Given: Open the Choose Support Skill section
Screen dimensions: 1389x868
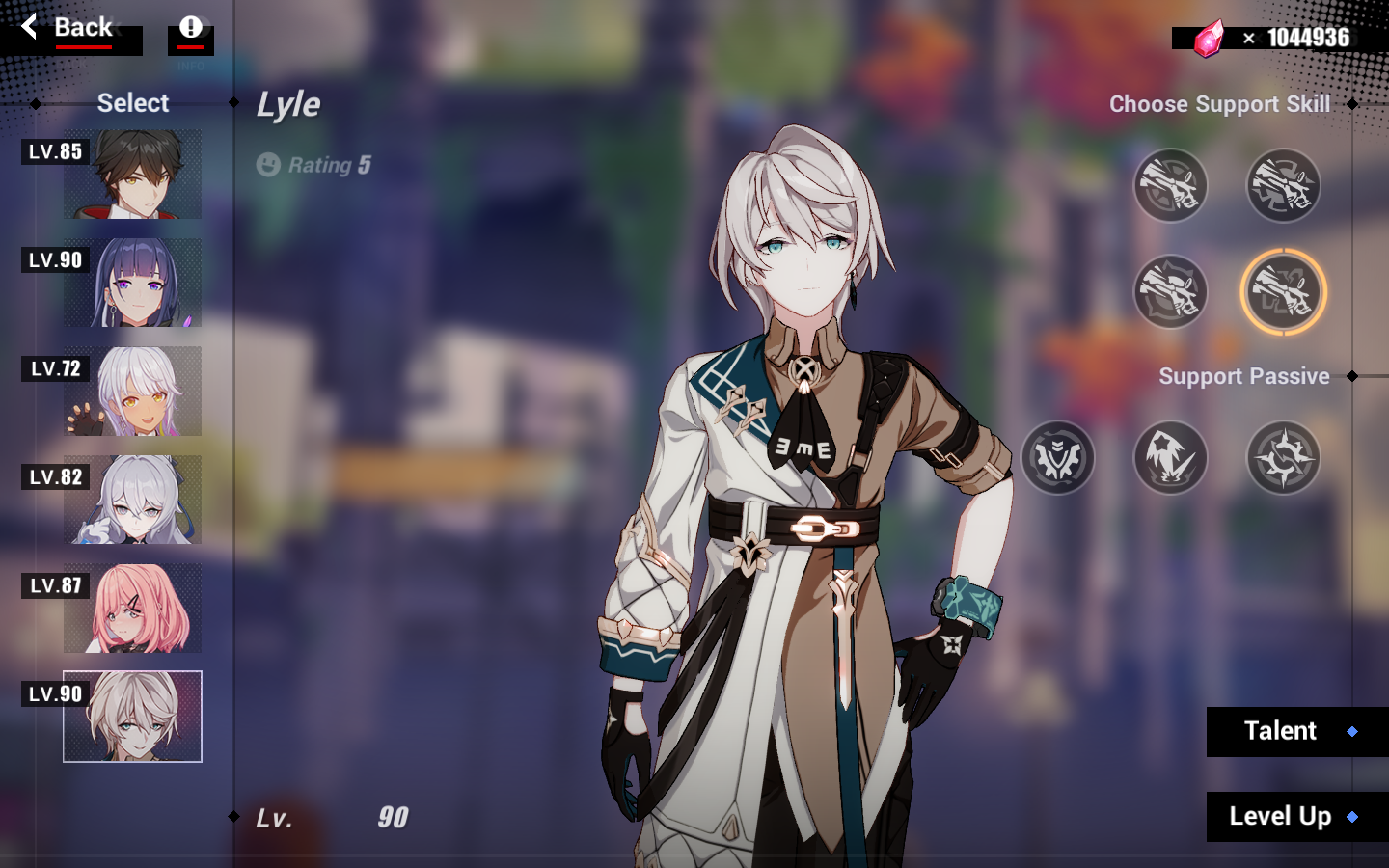Looking at the screenshot, I should click(x=1219, y=103).
